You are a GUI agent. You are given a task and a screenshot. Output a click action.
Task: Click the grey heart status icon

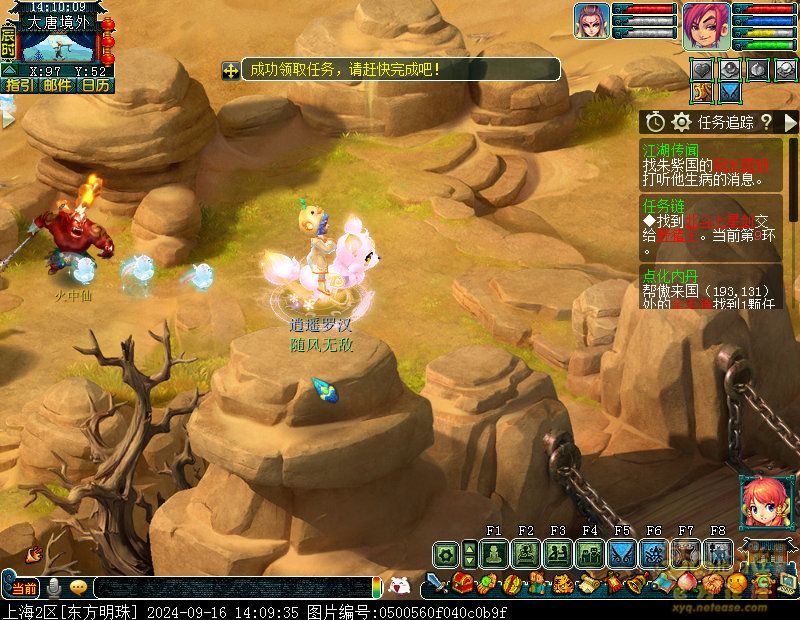click(x=705, y=69)
